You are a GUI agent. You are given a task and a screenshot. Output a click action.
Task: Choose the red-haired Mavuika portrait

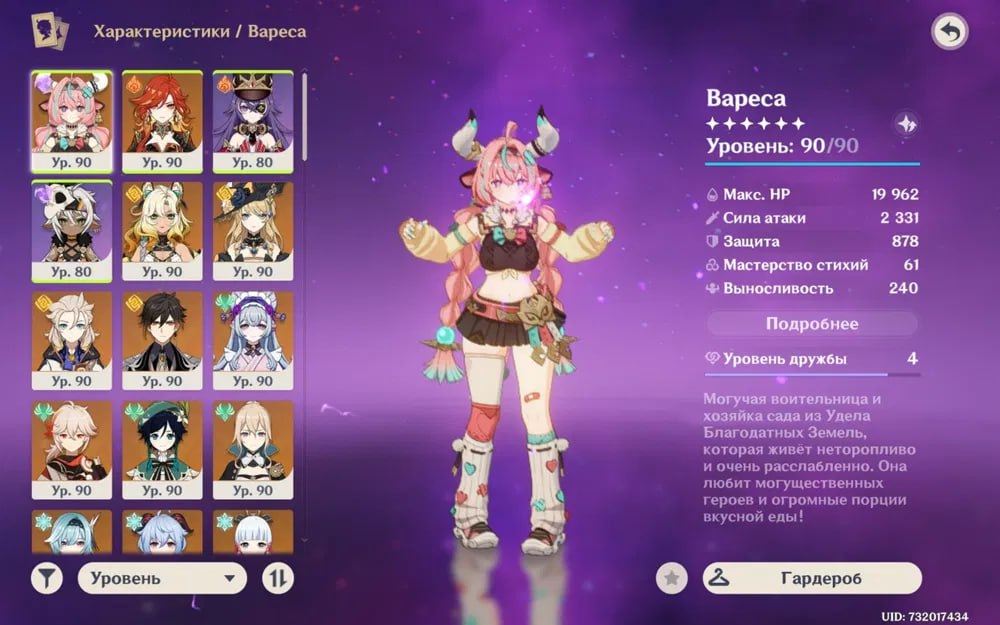coord(162,118)
